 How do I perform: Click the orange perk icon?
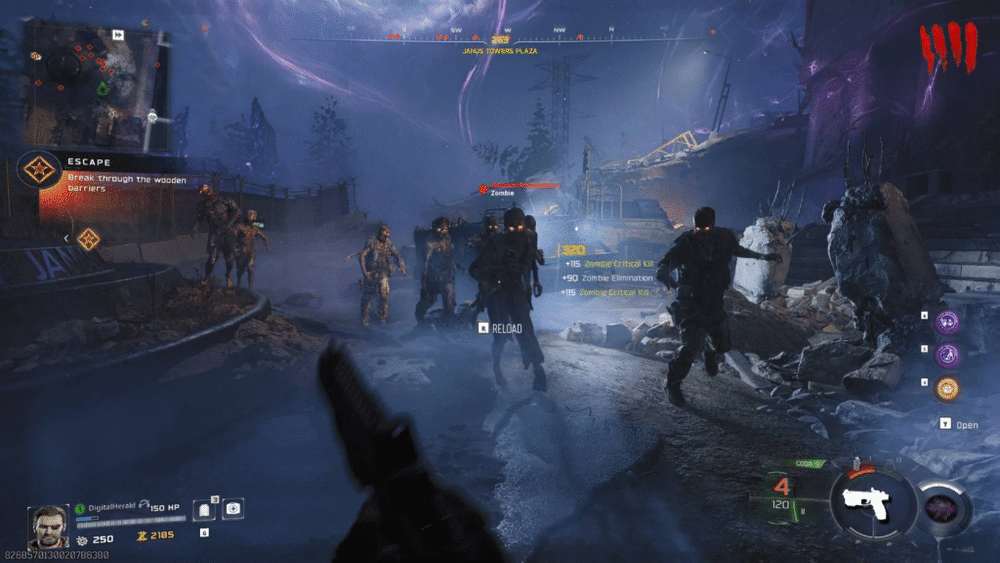[947, 388]
